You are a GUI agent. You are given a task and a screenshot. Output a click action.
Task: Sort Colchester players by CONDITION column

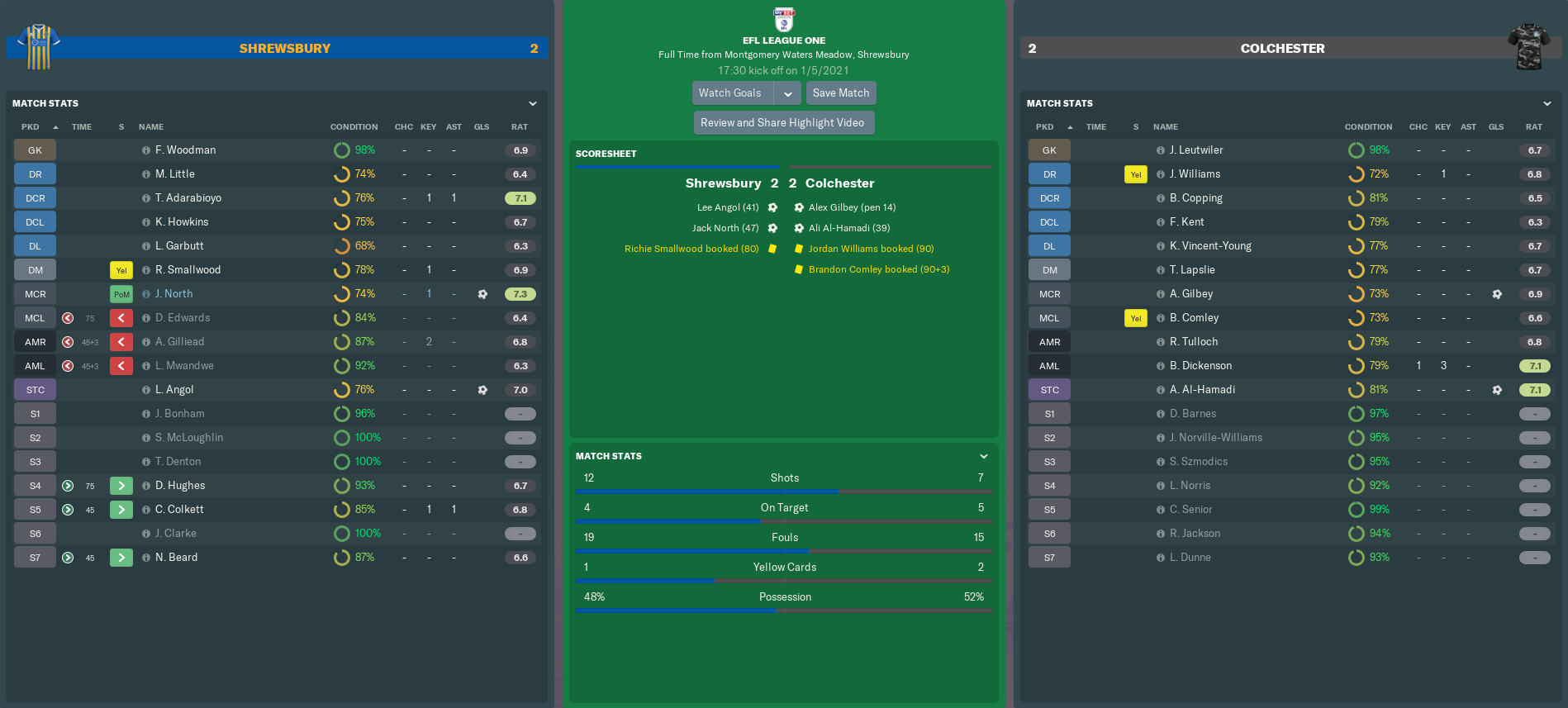(1368, 127)
